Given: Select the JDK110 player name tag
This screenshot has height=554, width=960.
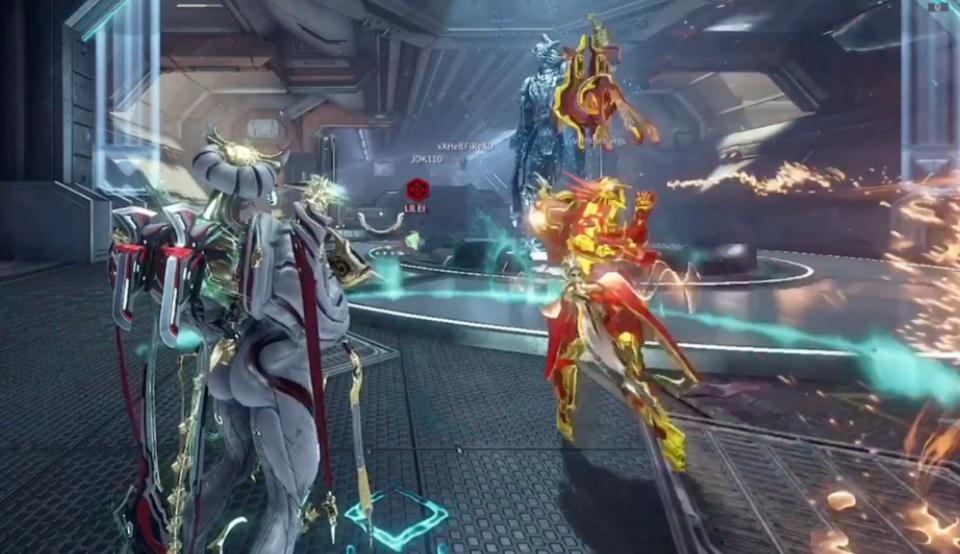Looking at the screenshot, I should (426, 159).
